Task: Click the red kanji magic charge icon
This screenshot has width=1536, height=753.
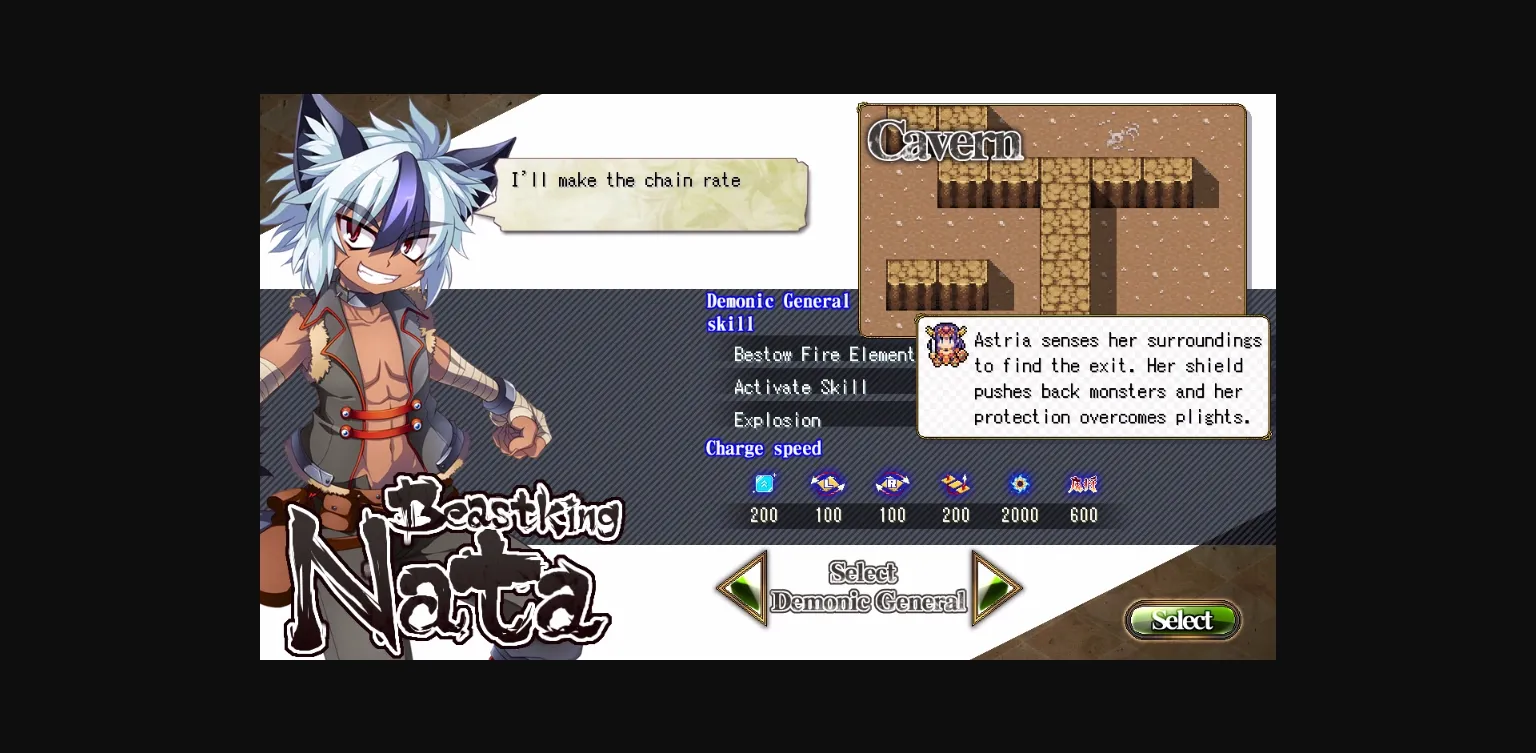Action: tap(1083, 484)
